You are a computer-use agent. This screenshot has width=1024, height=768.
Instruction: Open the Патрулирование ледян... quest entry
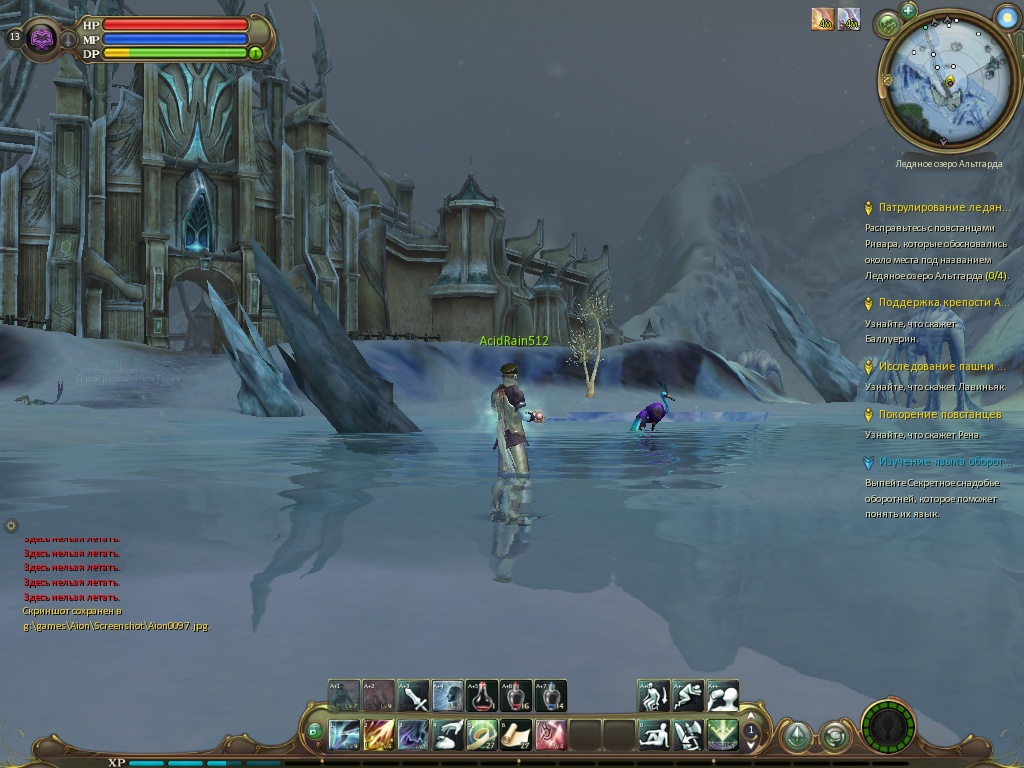(x=943, y=208)
